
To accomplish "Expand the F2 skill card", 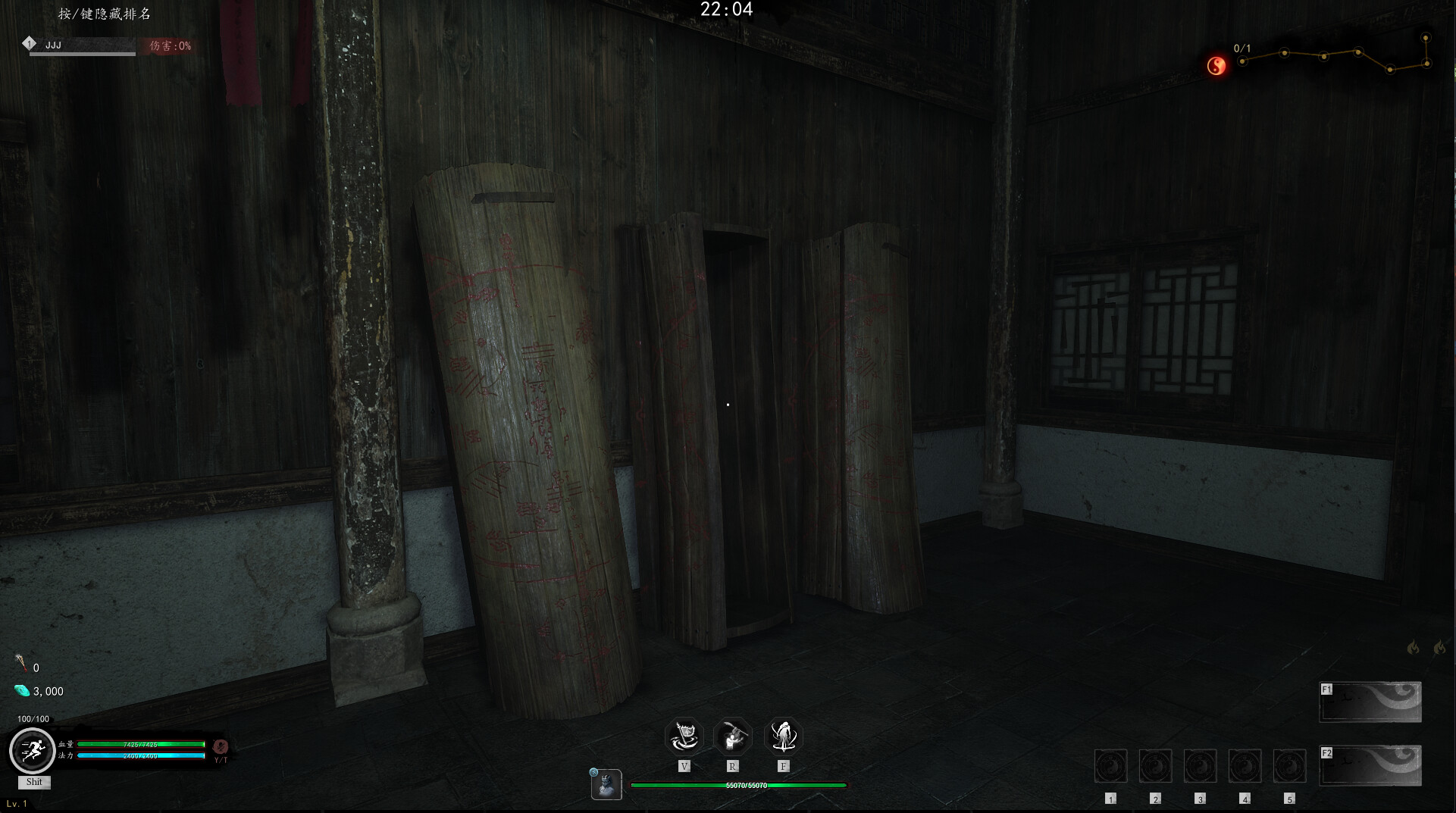I will 1370,765.
